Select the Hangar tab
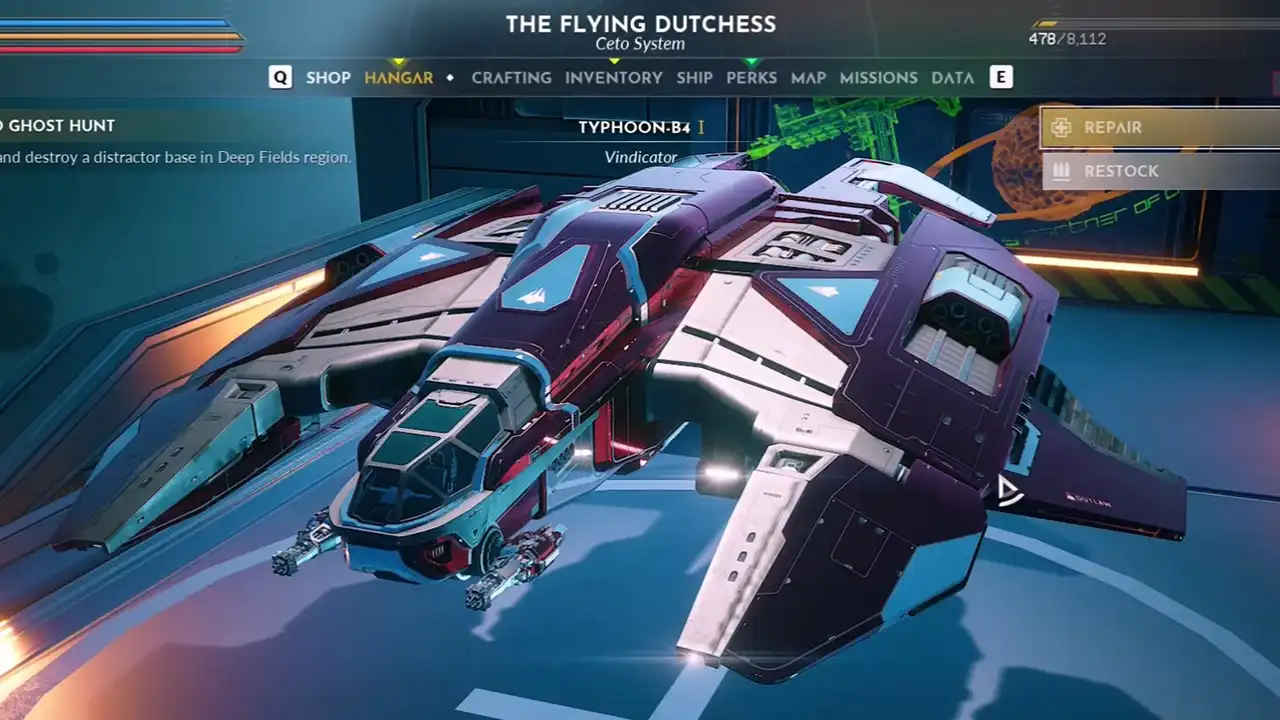The image size is (1280, 720). [x=399, y=78]
